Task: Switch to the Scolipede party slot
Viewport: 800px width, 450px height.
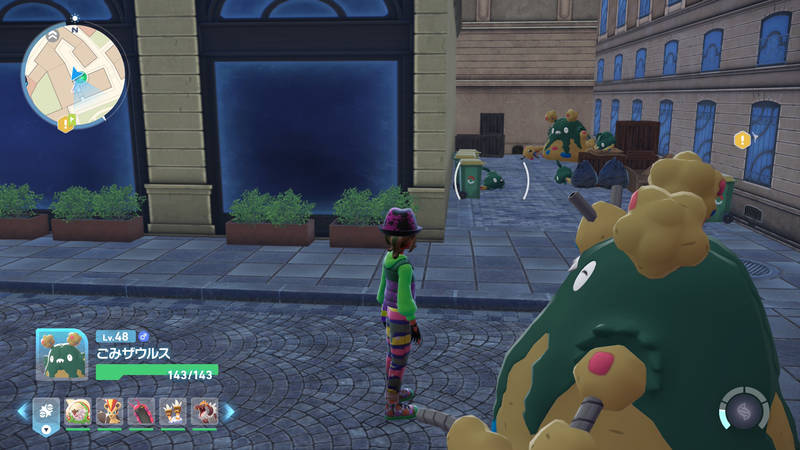Action: tap(141, 411)
